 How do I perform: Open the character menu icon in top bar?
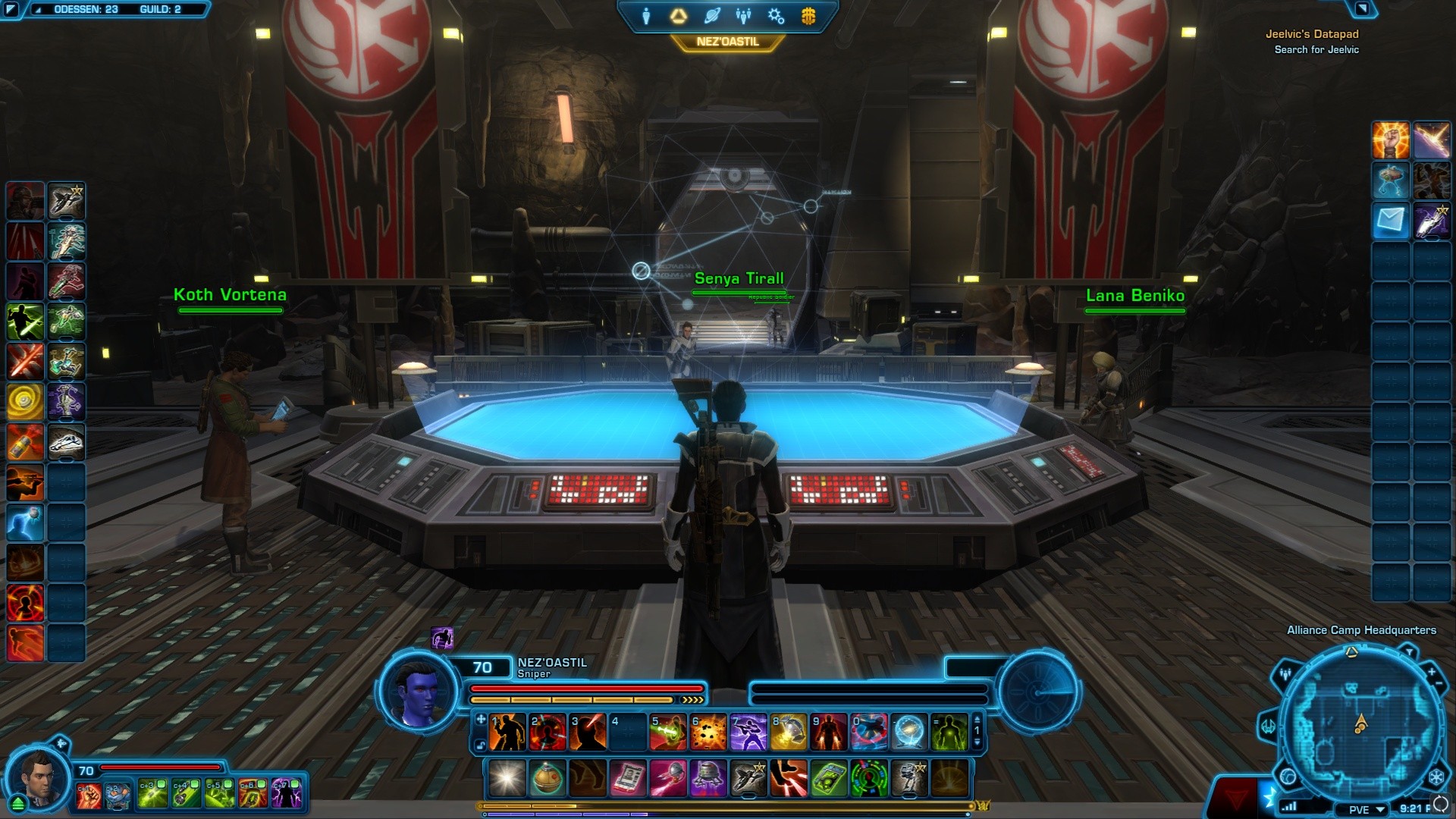[x=646, y=16]
